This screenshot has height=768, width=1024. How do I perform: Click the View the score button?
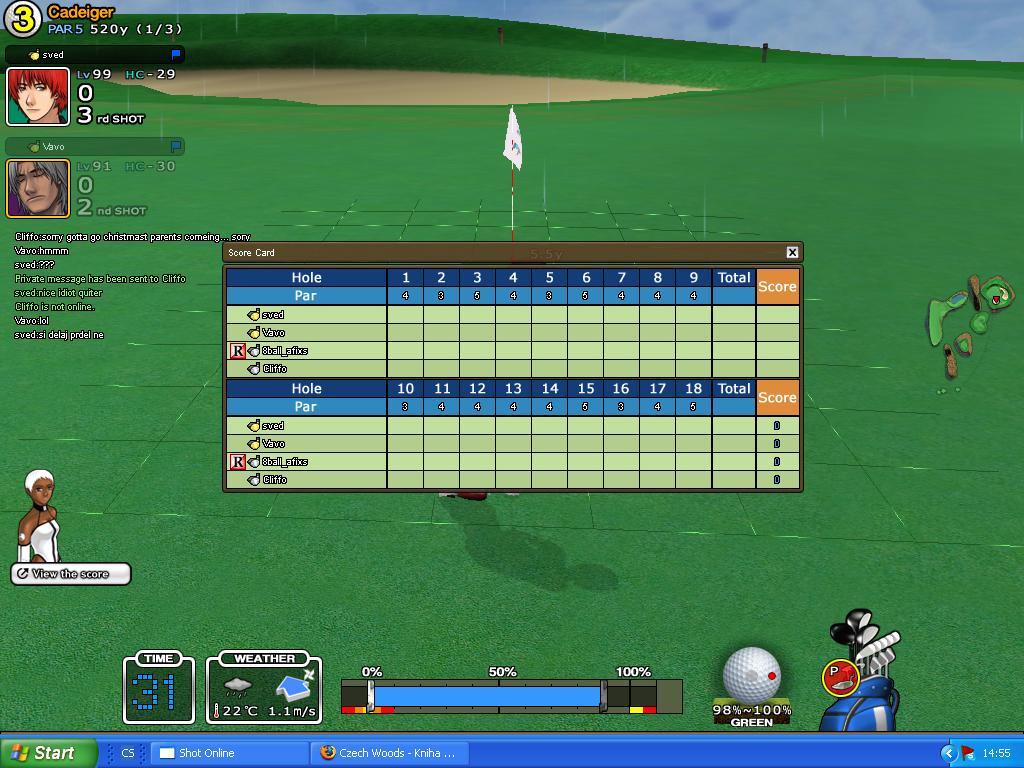click(x=71, y=574)
